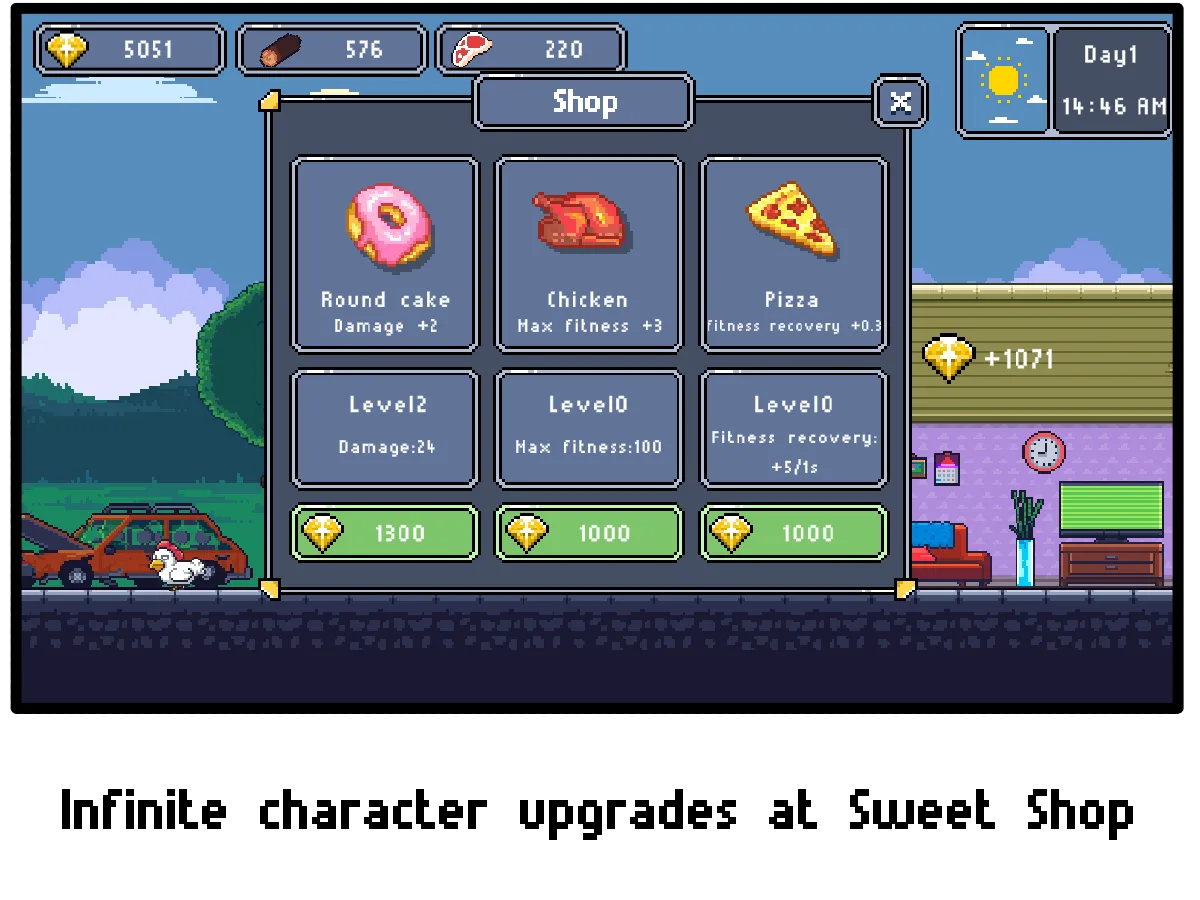Select the Round cake item card
This screenshot has width=1200, height=900.
(x=385, y=254)
